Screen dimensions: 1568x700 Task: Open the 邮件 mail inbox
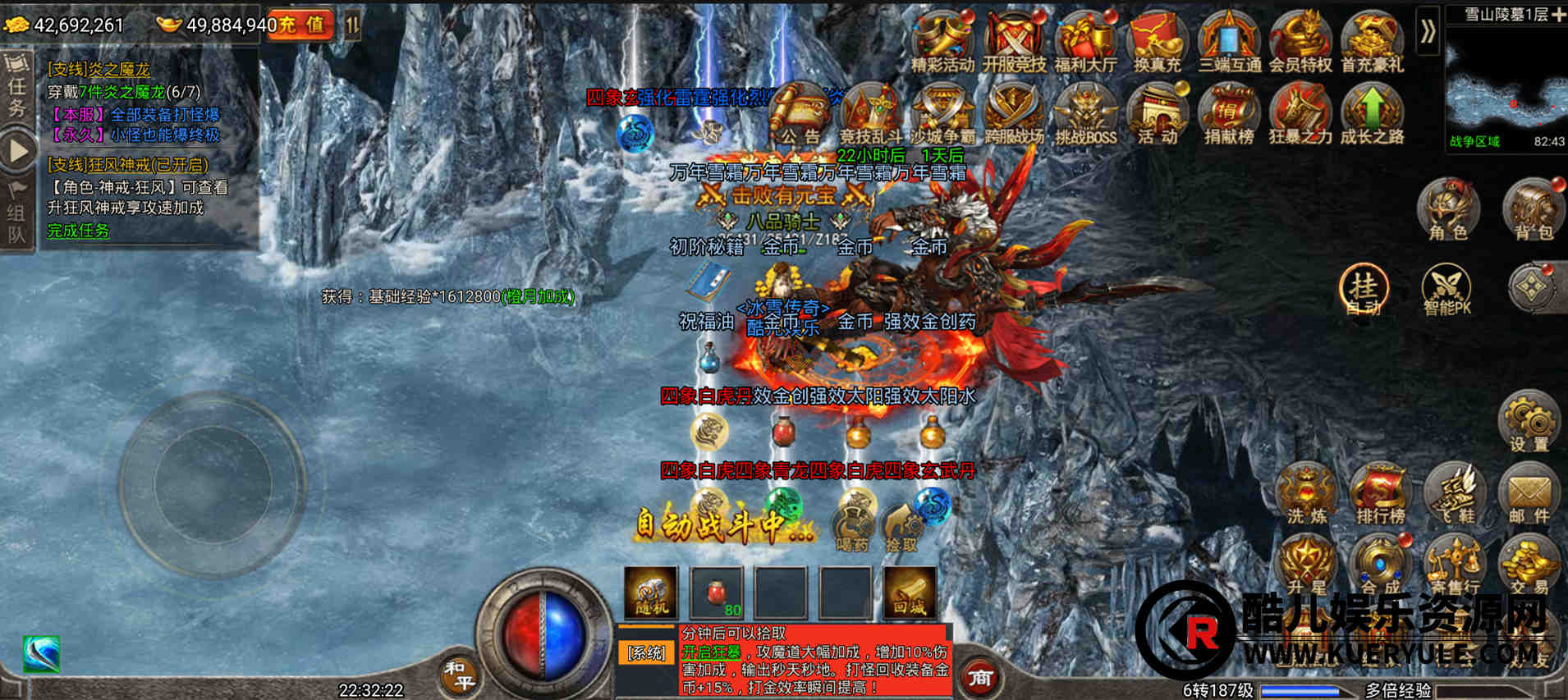coord(1529,494)
